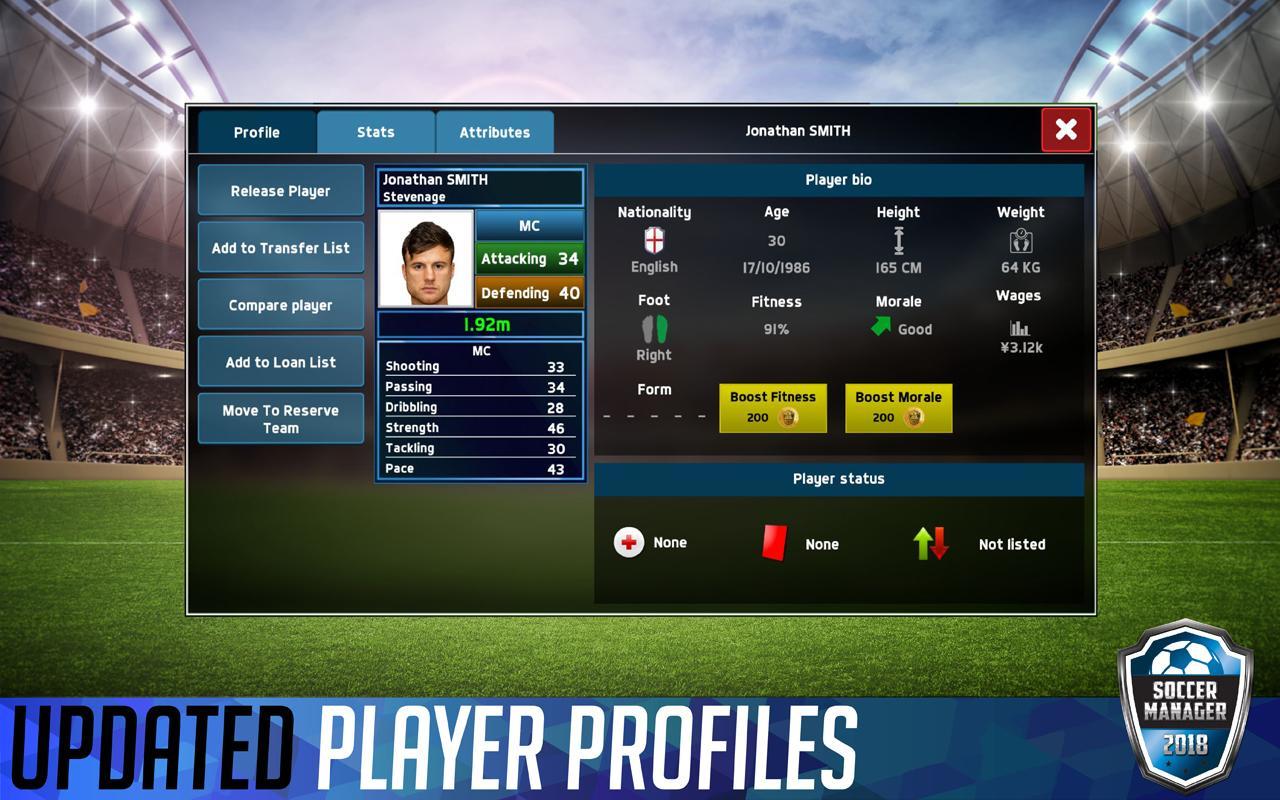Select the height ruler icon
This screenshot has height=800, width=1280.
(x=898, y=241)
